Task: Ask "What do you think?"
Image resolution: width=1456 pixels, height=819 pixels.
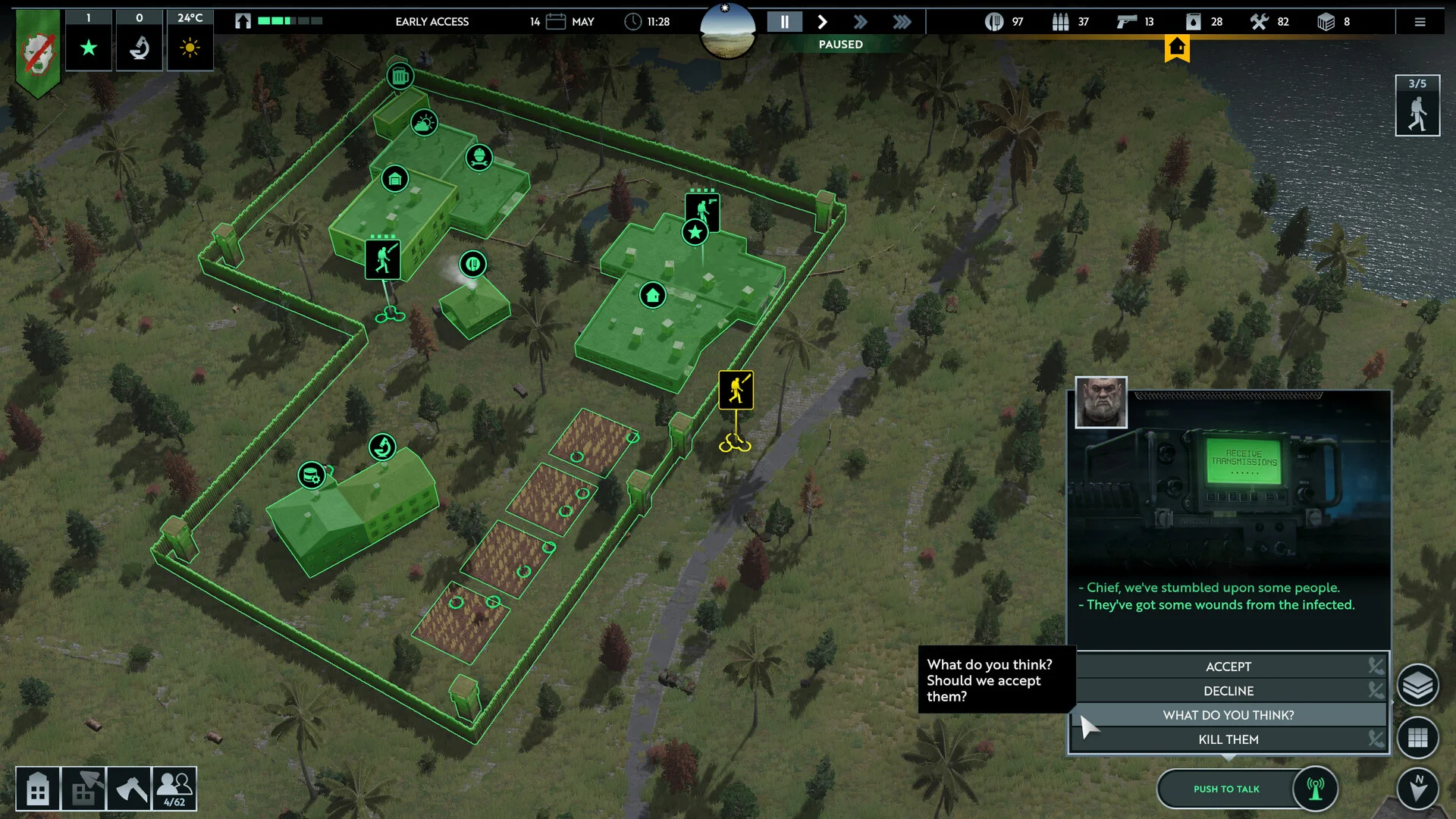Action: 1228,715
